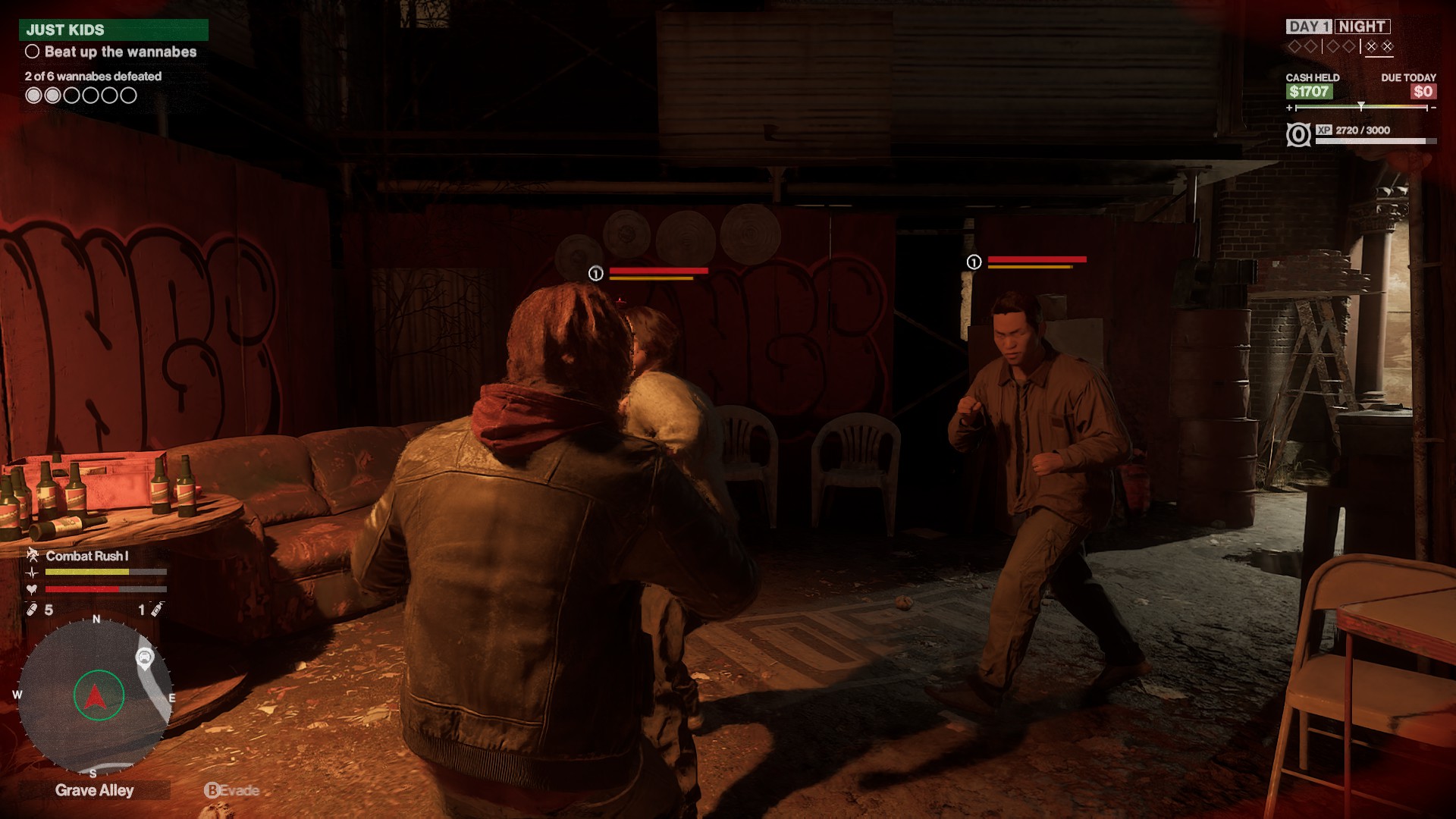Click the Grave Alley location label
The width and height of the screenshot is (1456, 819).
coord(95,790)
